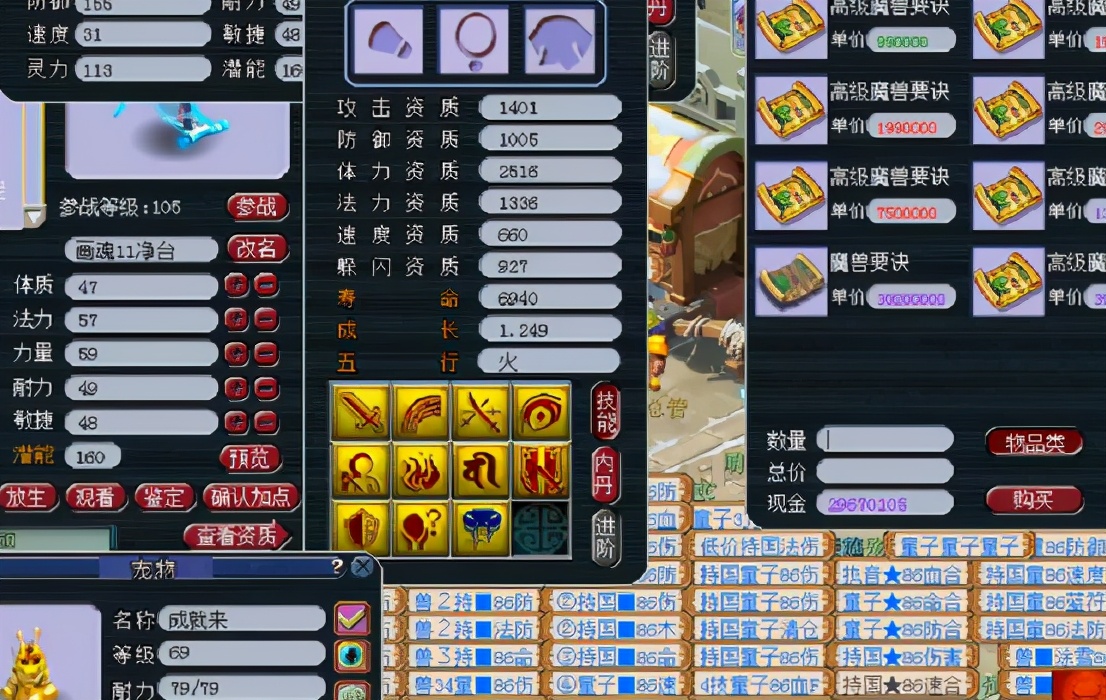Release the pet using 放生

[x=27, y=497]
